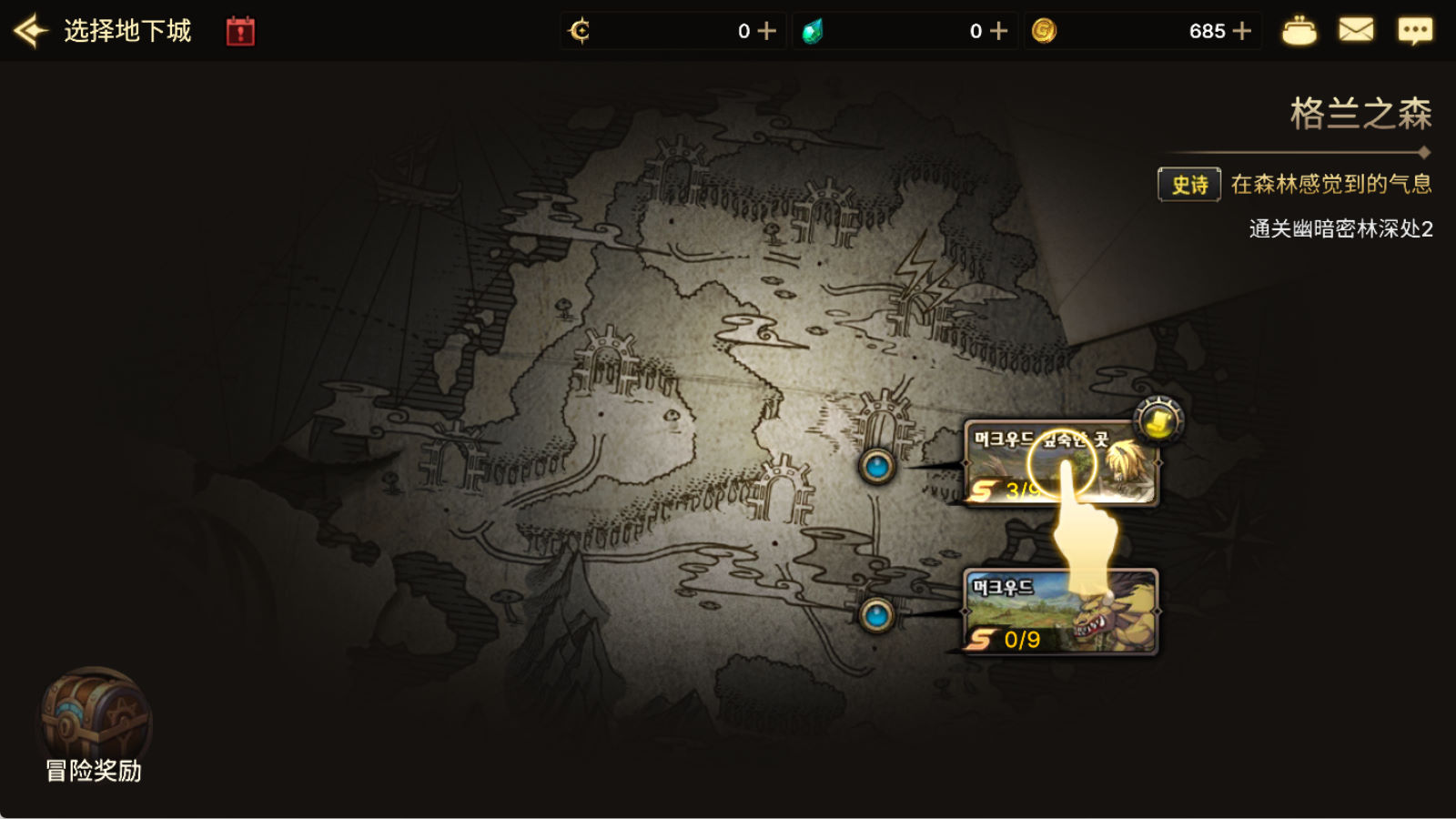The height and width of the screenshot is (819, 1456).
Task: Add more green gem currency
Action: 999,31
